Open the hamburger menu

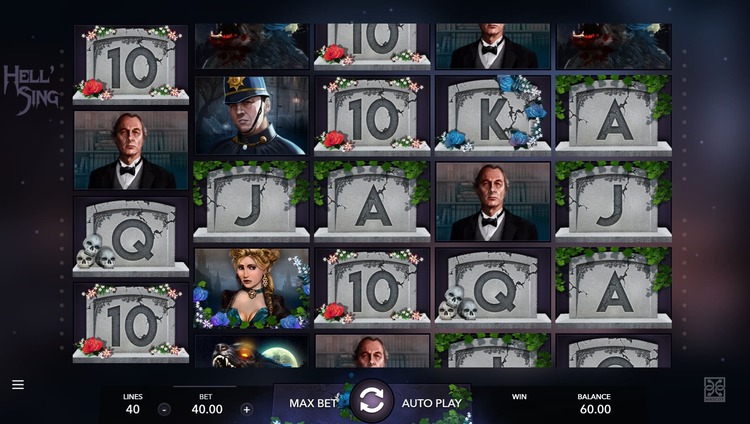(18, 384)
